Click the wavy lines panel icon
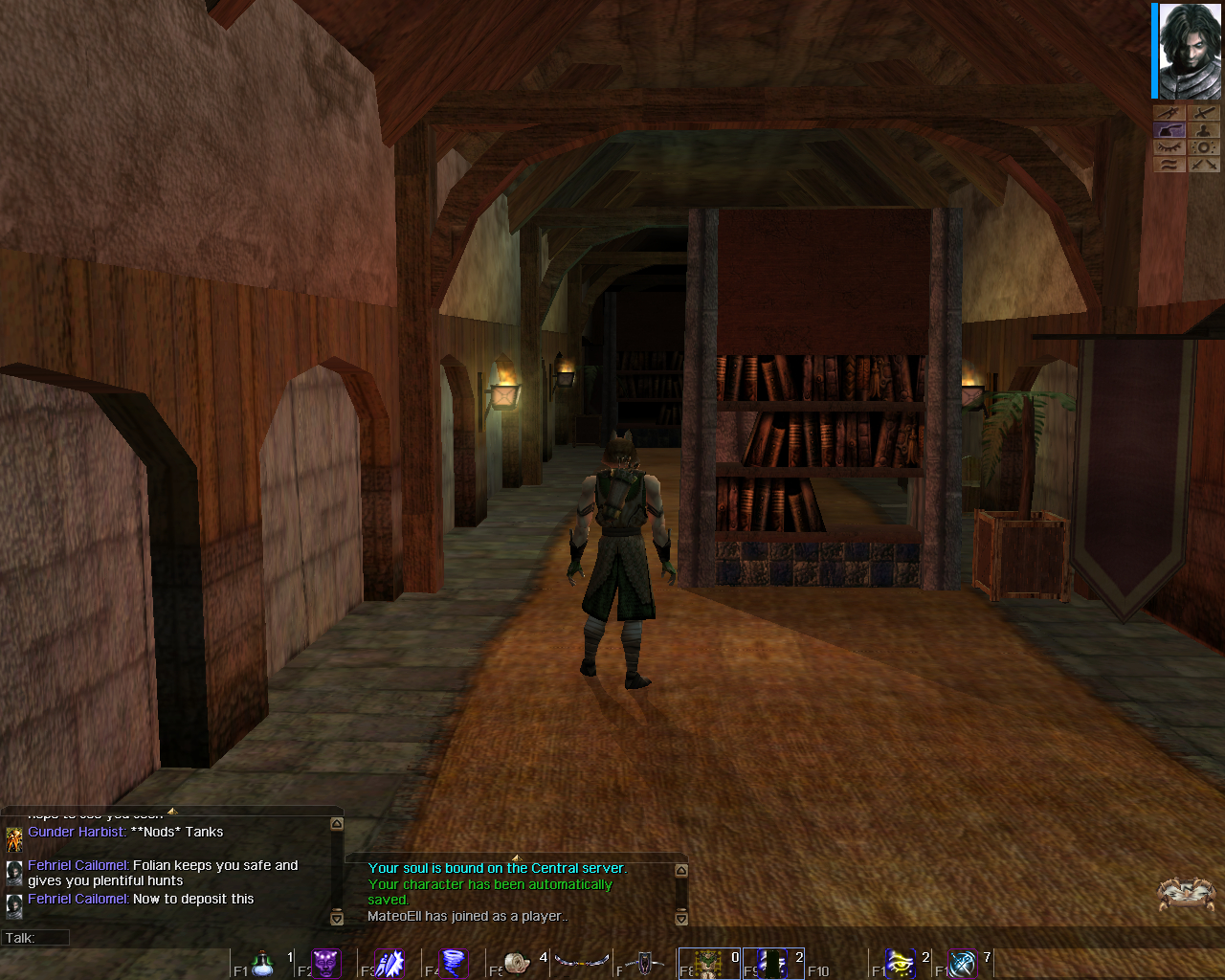 pyautogui.click(x=1169, y=164)
